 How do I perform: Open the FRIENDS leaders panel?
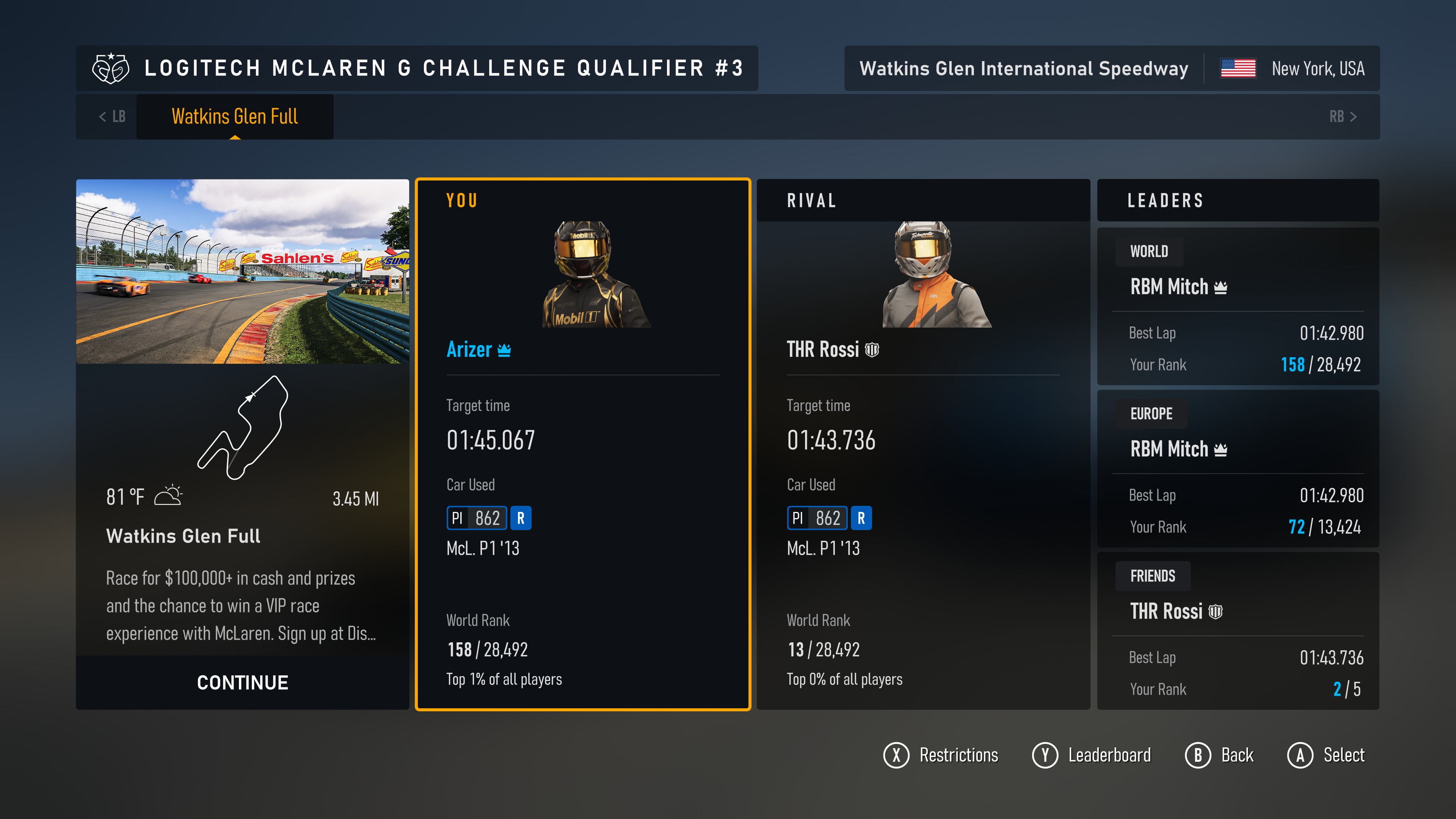click(1238, 631)
